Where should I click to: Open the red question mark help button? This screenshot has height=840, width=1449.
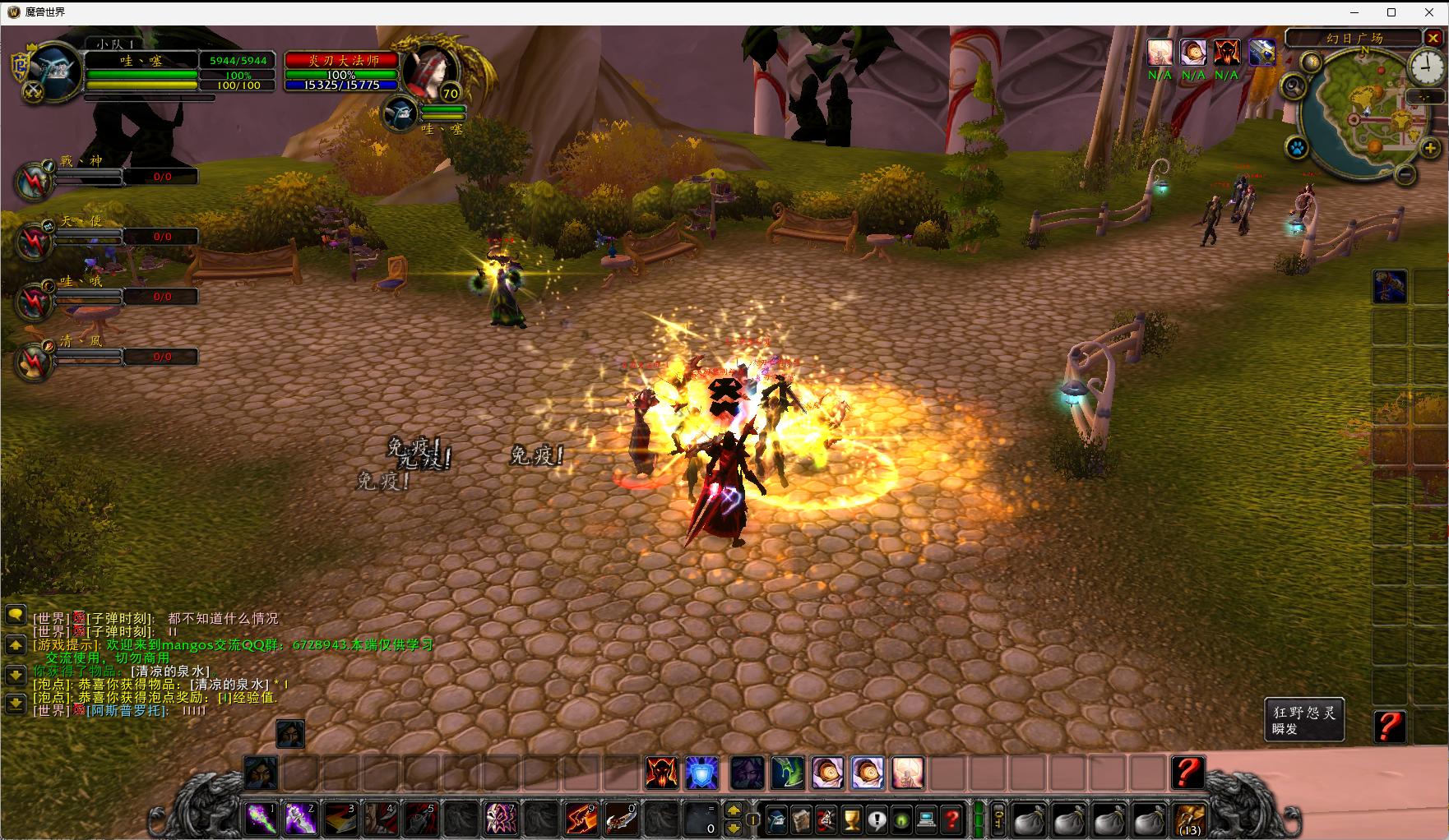coord(951,819)
